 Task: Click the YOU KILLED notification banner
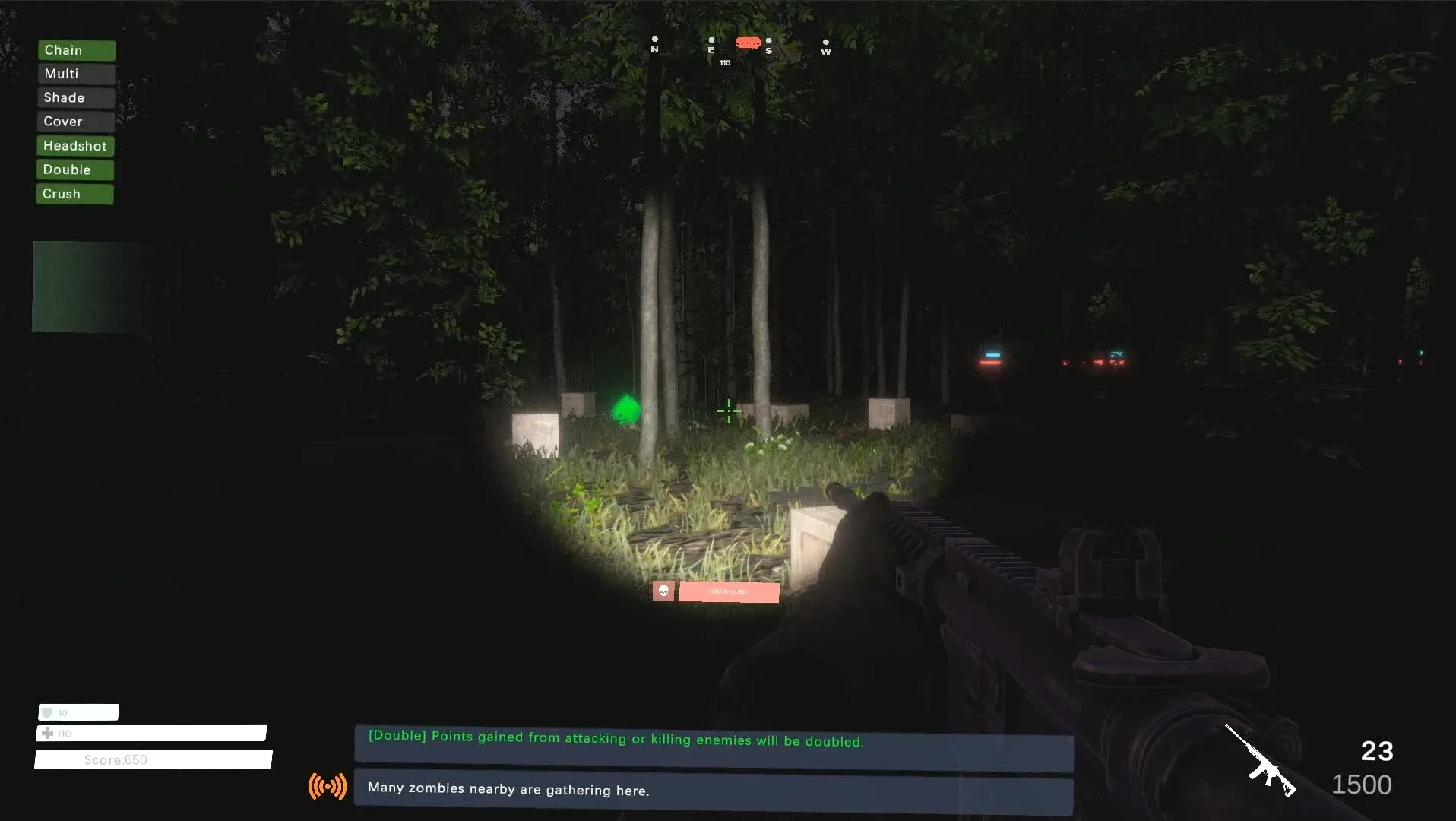tap(729, 591)
